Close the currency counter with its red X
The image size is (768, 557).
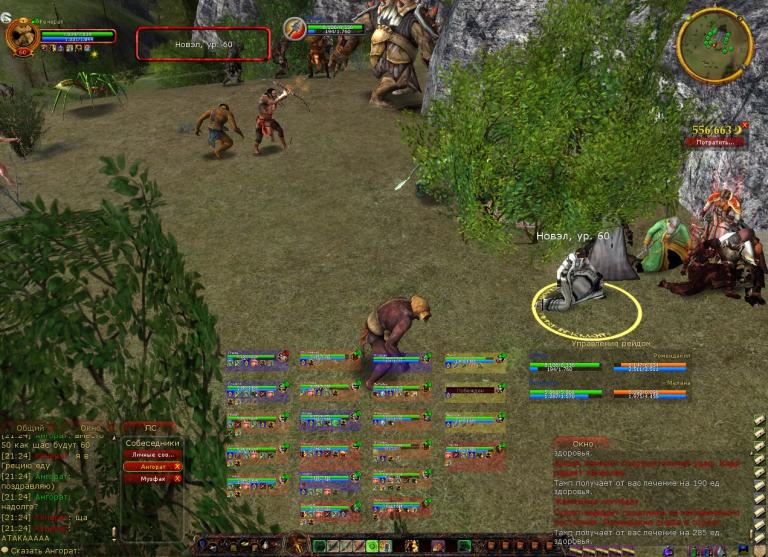click(744, 125)
